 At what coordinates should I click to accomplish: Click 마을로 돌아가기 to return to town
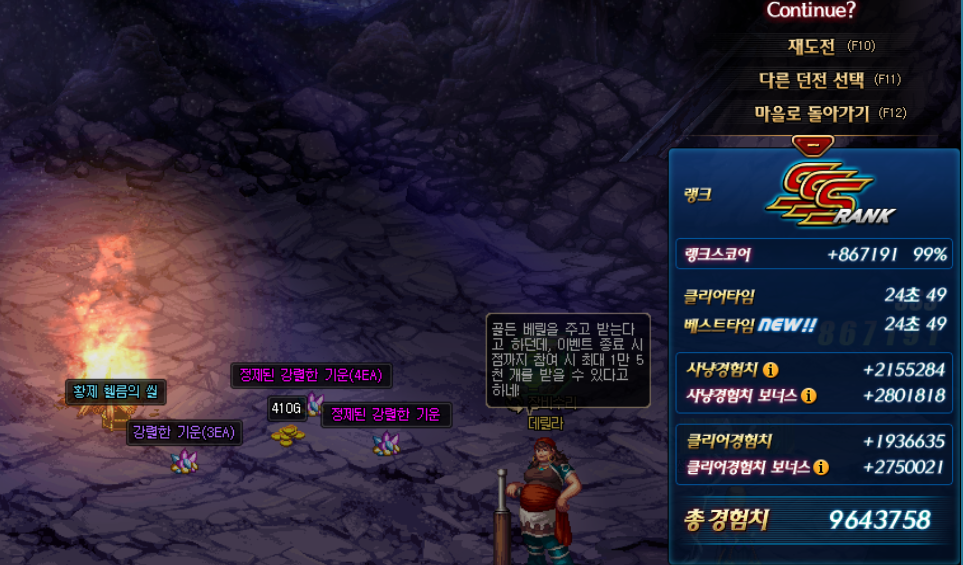tap(812, 113)
